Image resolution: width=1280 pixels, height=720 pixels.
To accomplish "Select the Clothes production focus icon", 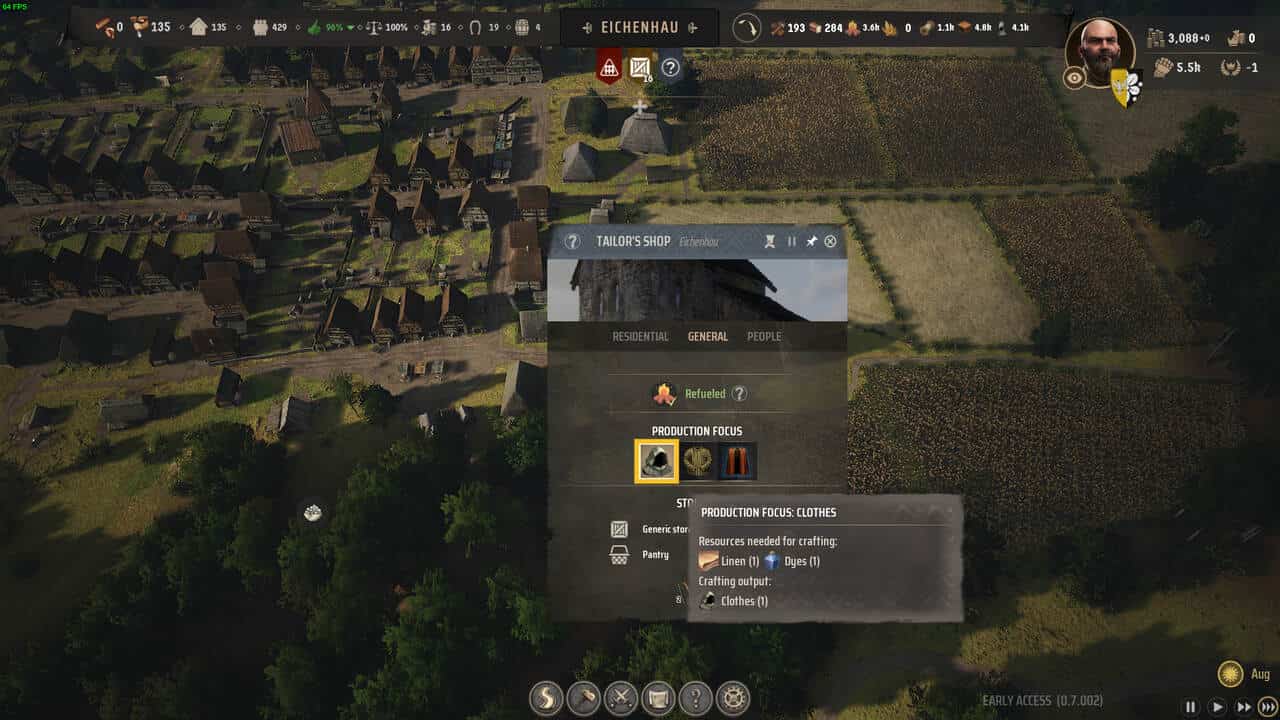I will coord(656,461).
